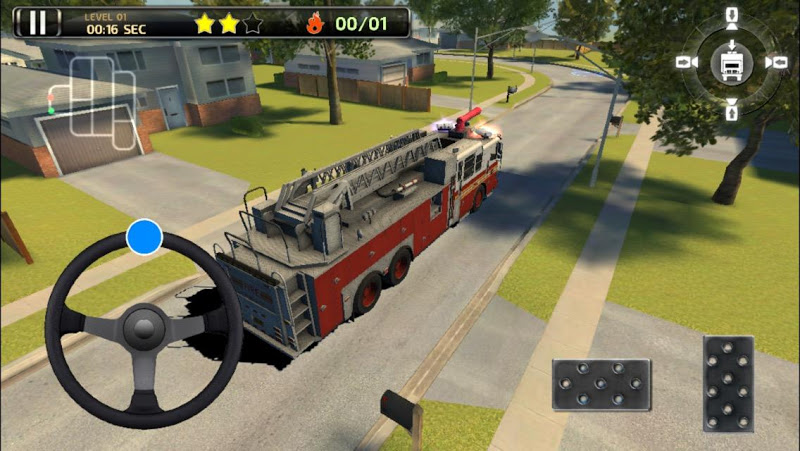Switch to the center truck camera view
This screenshot has width=800, height=451.
pyautogui.click(x=731, y=62)
